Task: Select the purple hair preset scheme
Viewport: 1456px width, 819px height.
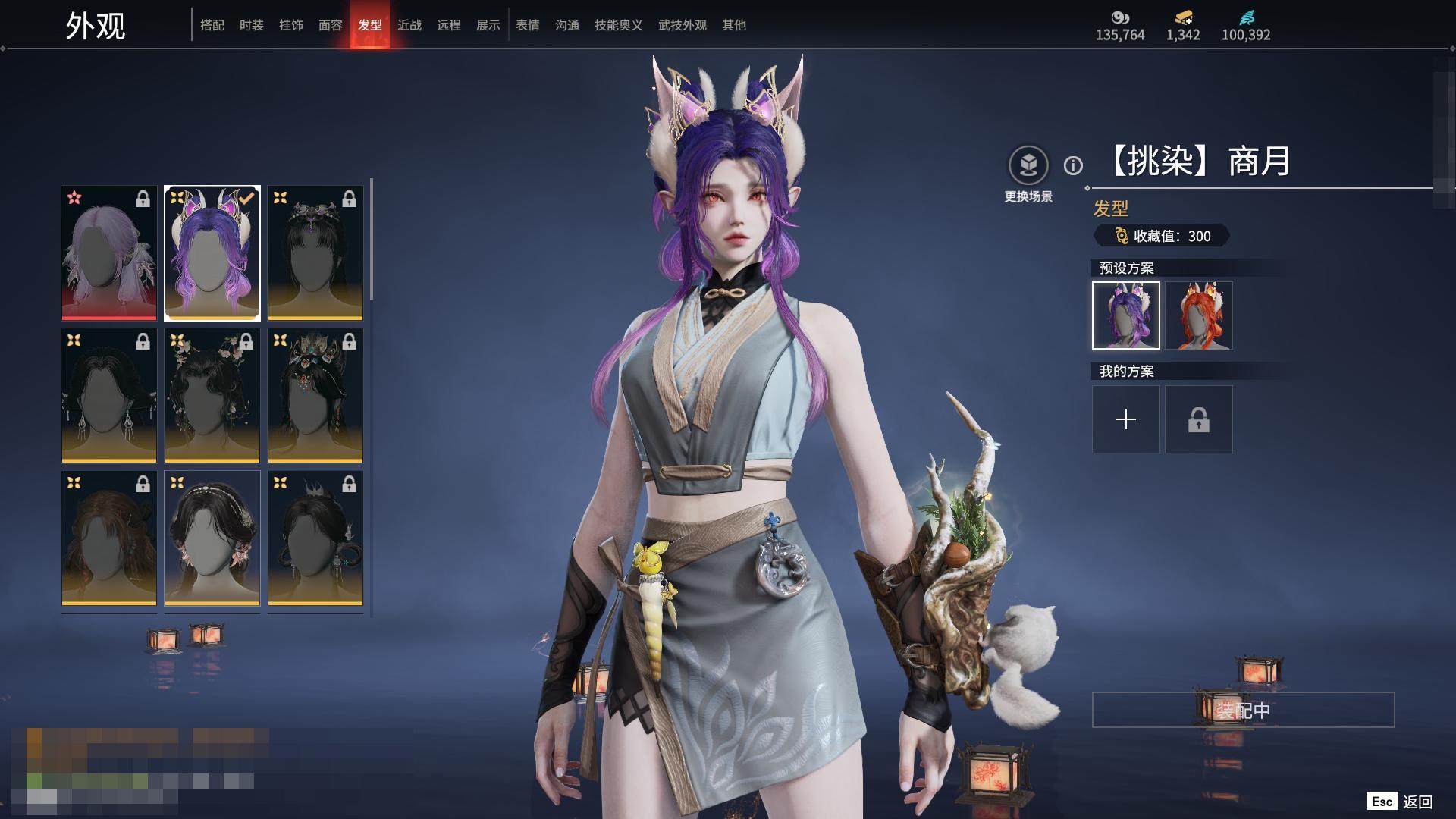Action: [x=1126, y=315]
